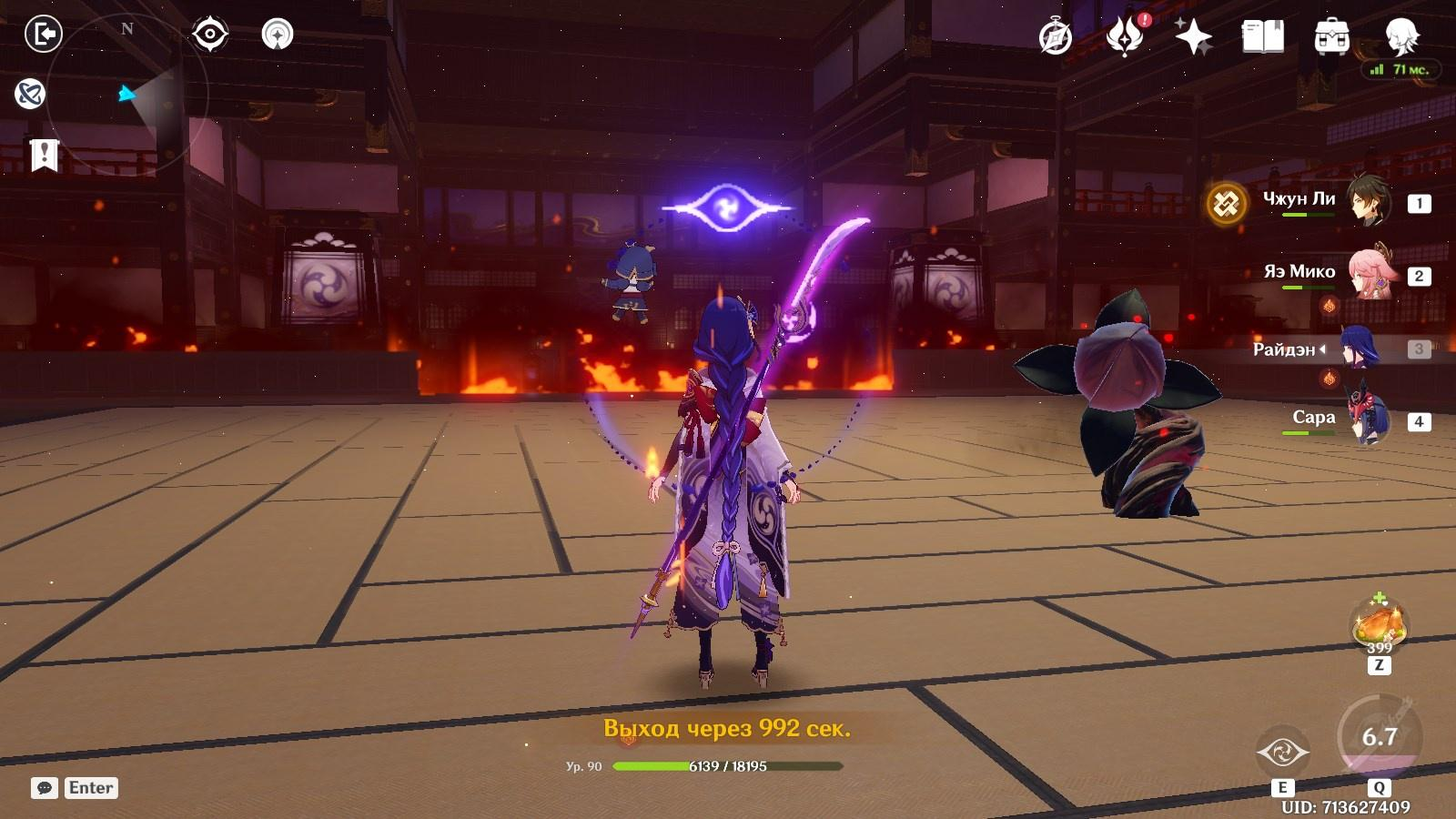Leave the domain via the exit icon
This screenshot has width=1456, height=819.
click(43, 35)
